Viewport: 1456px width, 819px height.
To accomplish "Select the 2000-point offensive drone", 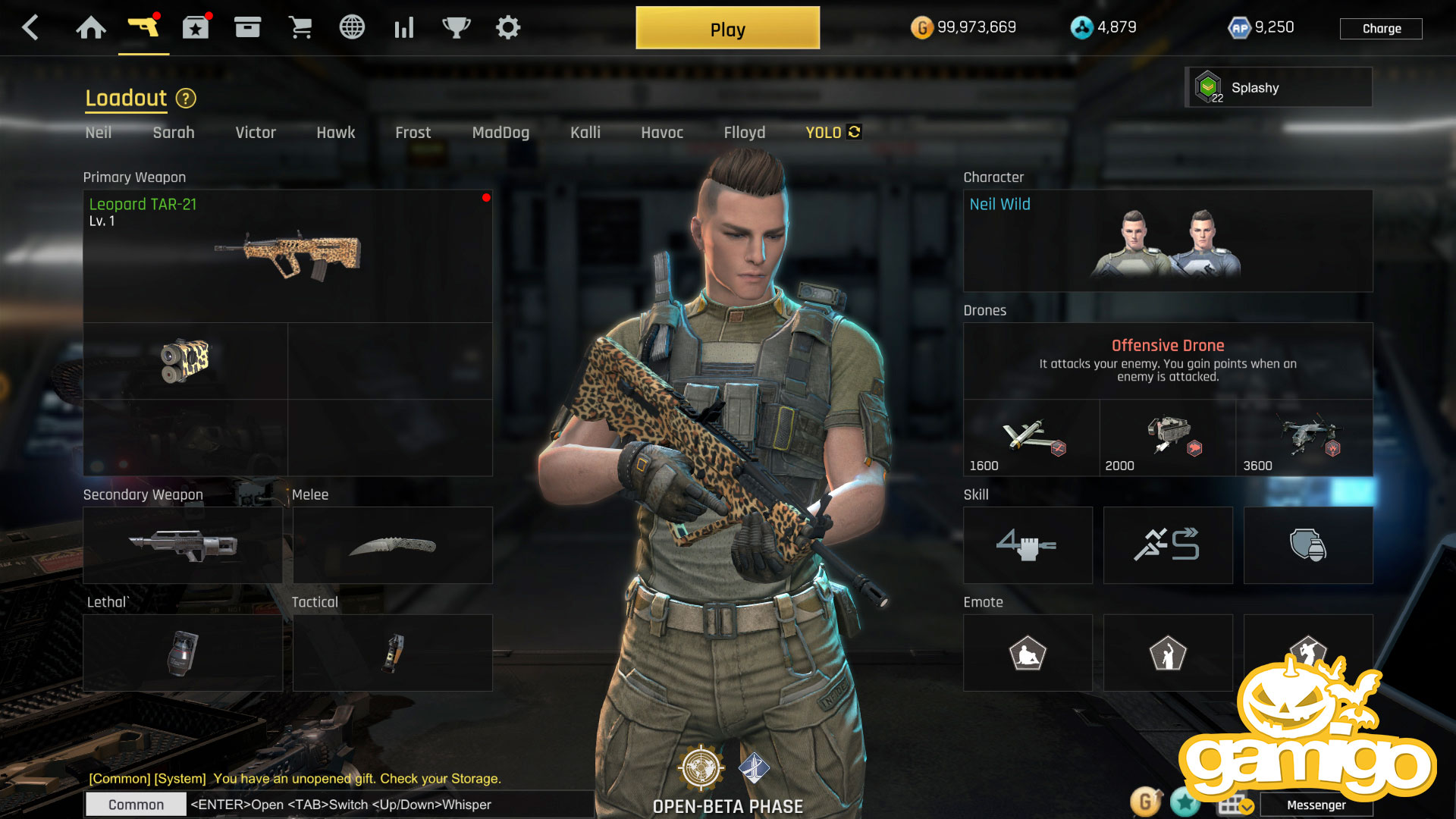I will pyautogui.click(x=1167, y=438).
